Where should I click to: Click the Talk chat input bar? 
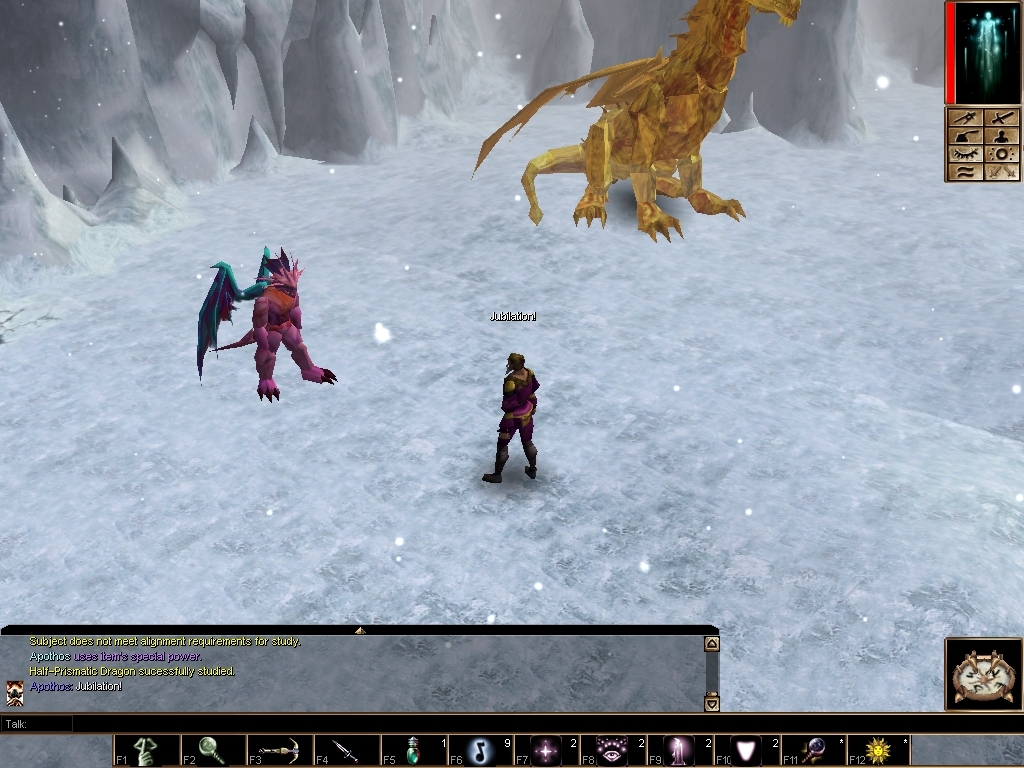[x=360, y=723]
